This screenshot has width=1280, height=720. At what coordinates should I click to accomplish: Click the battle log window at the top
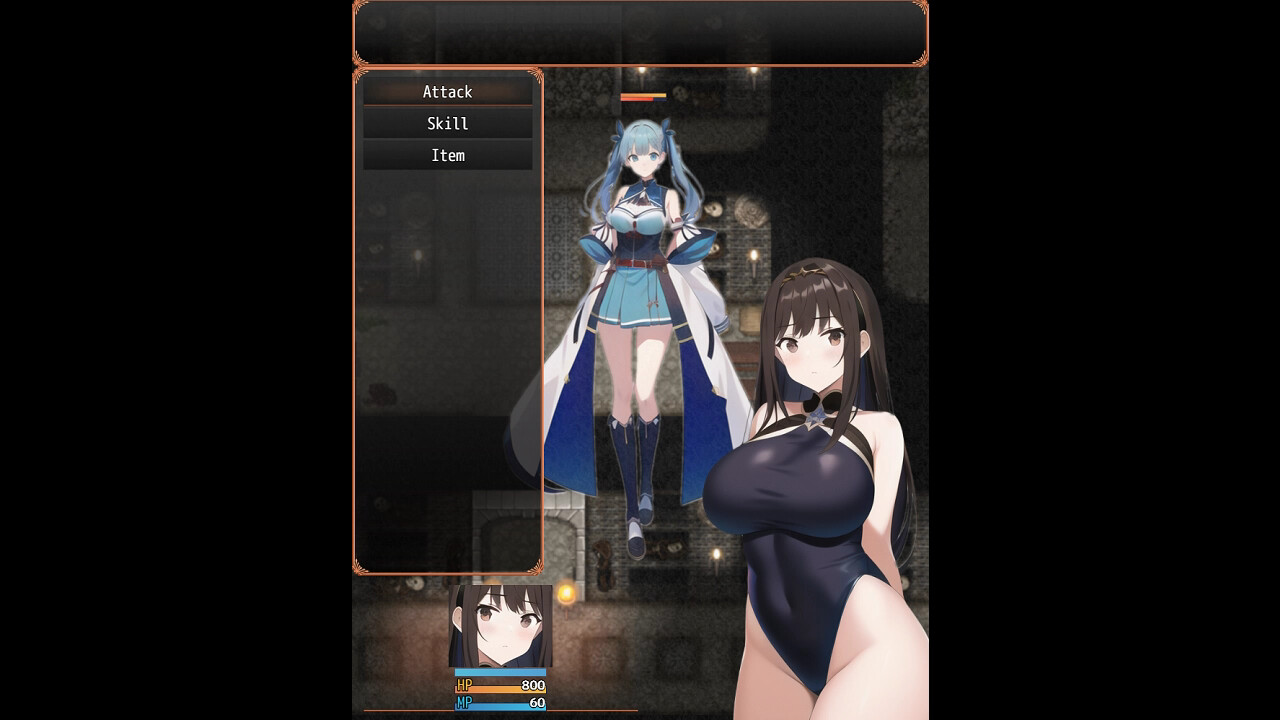pos(639,32)
